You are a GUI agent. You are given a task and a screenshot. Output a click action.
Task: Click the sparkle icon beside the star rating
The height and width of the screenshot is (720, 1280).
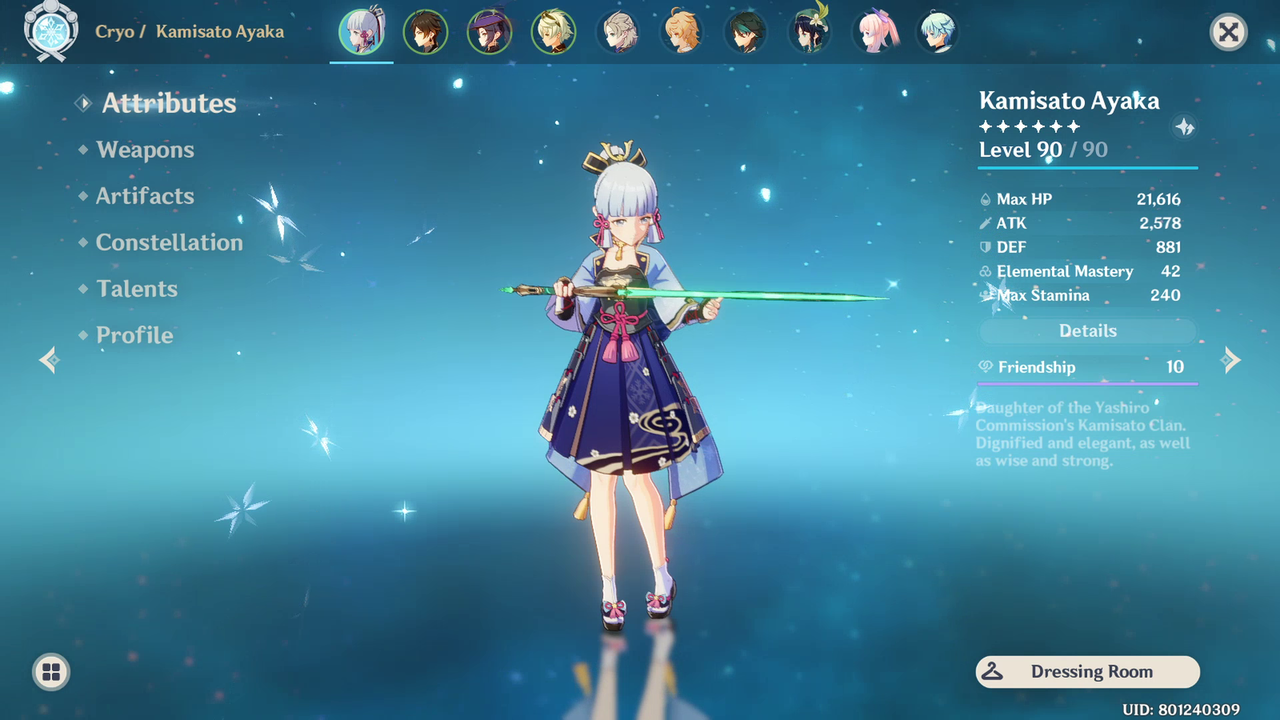click(x=1184, y=127)
